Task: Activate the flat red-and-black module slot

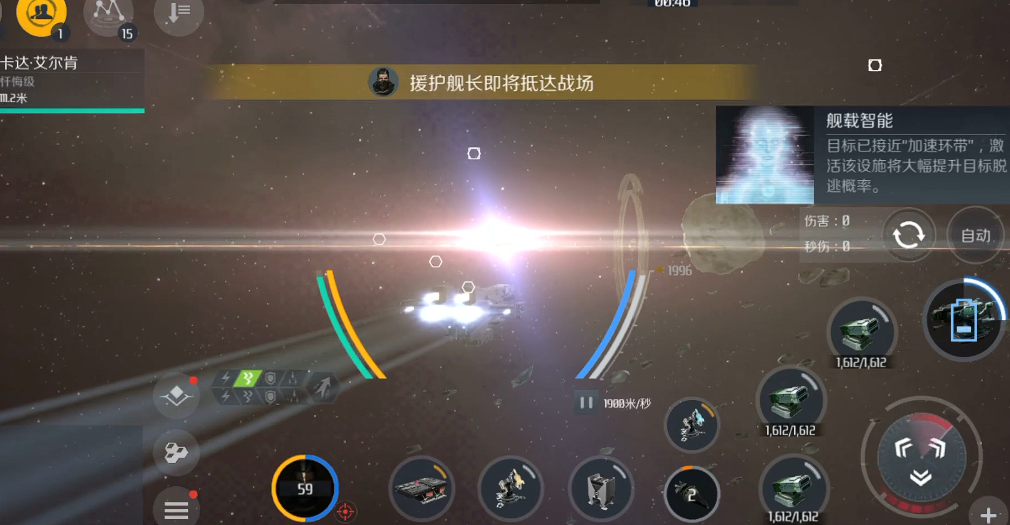Action: pos(423,490)
